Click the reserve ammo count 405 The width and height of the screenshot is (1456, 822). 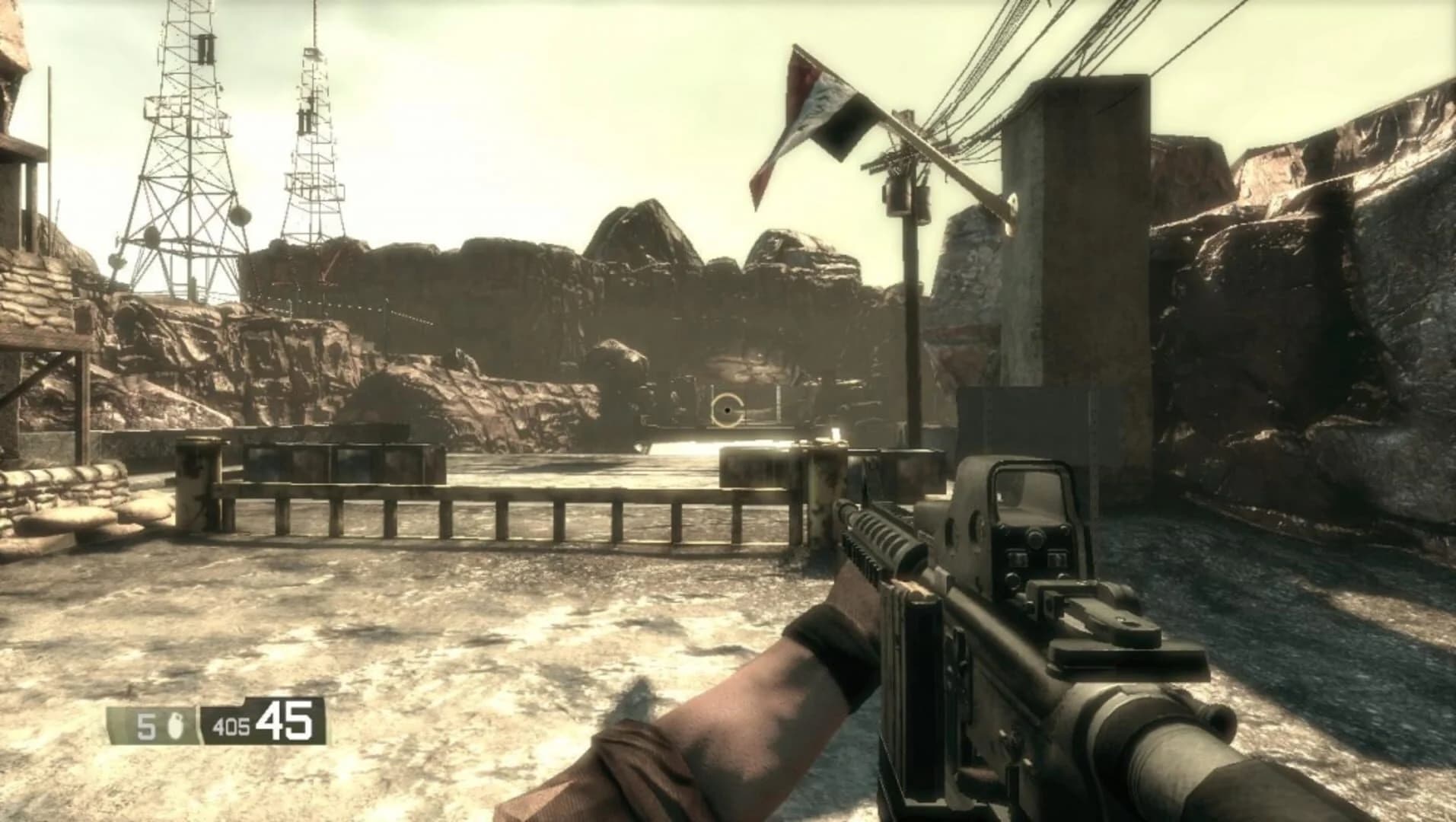pos(234,725)
